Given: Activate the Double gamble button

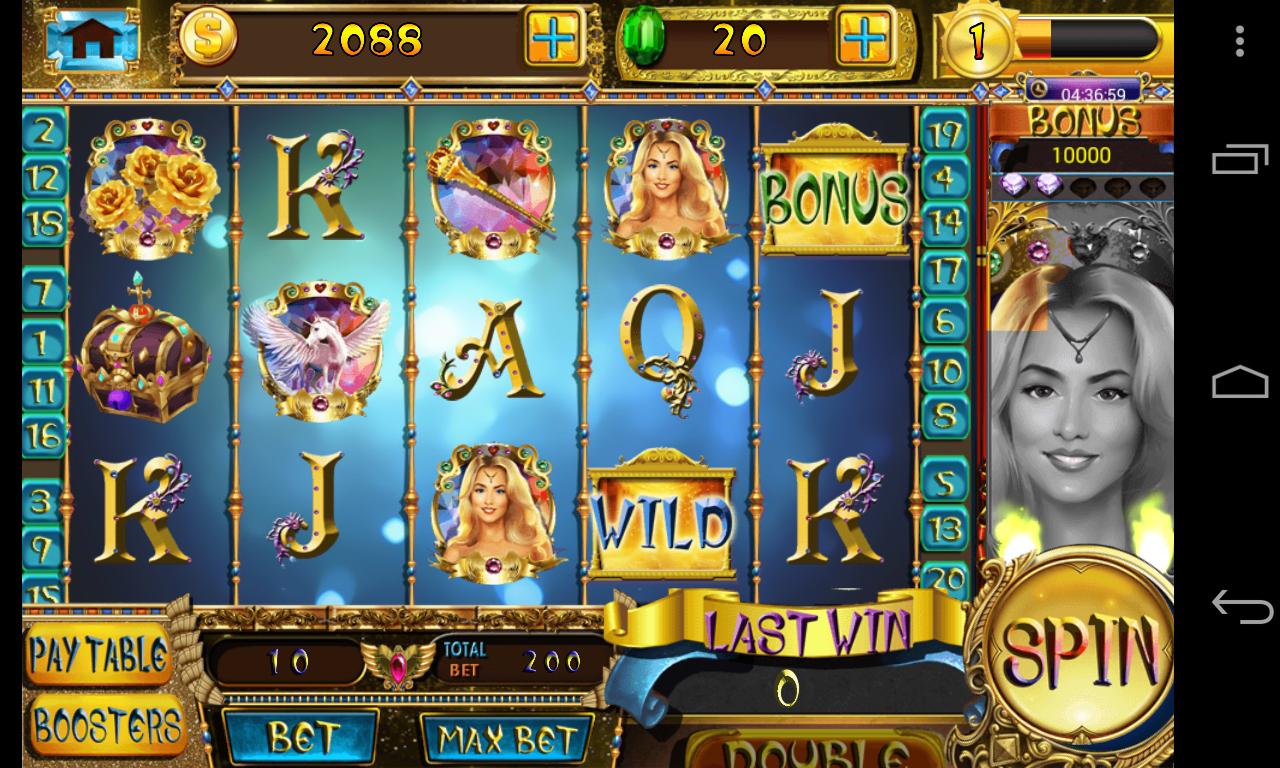Looking at the screenshot, I should [x=815, y=750].
